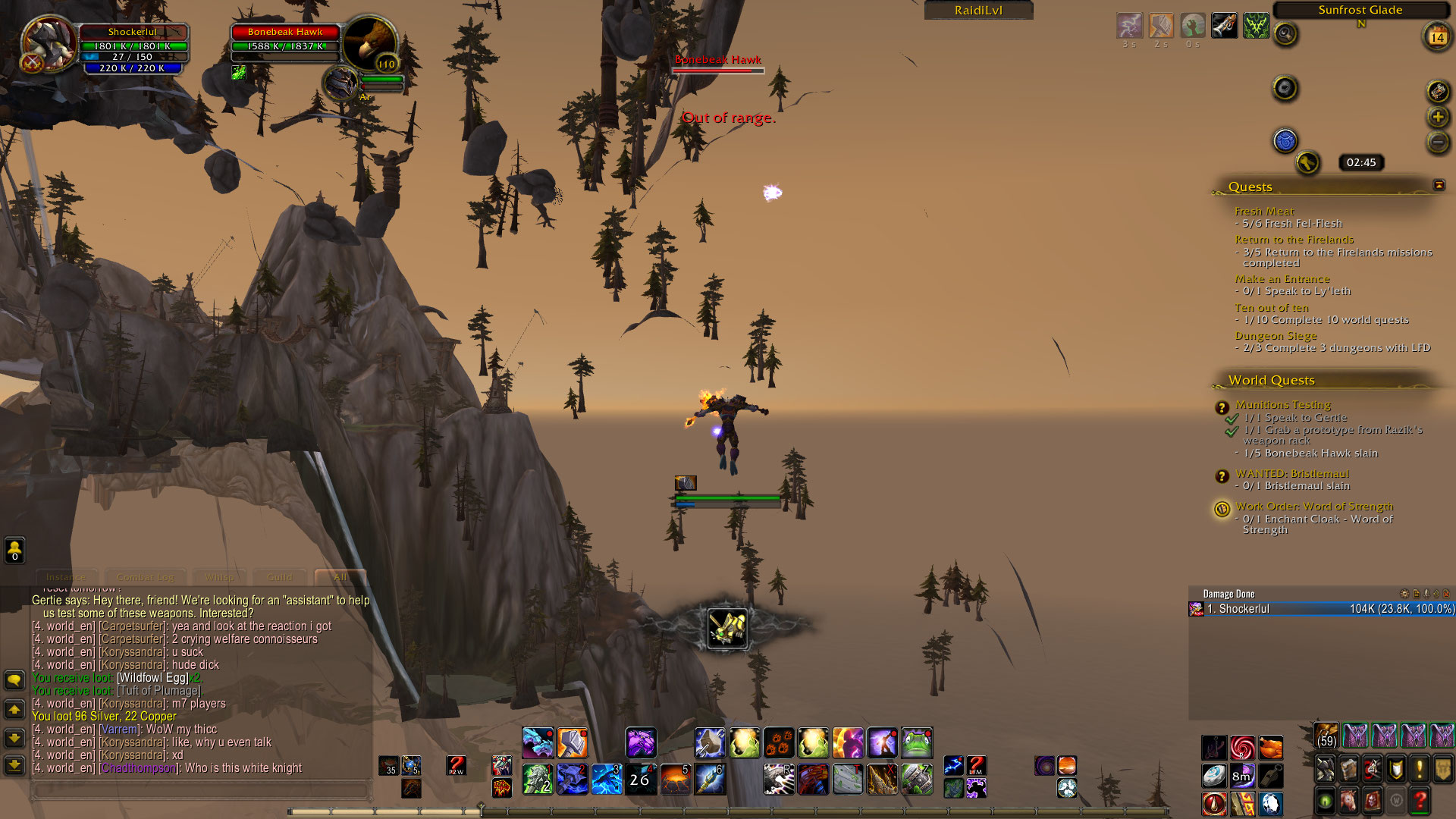Switch to the Guild chat tab
This screenshot has height=819, width=1456.
point(280,577)
